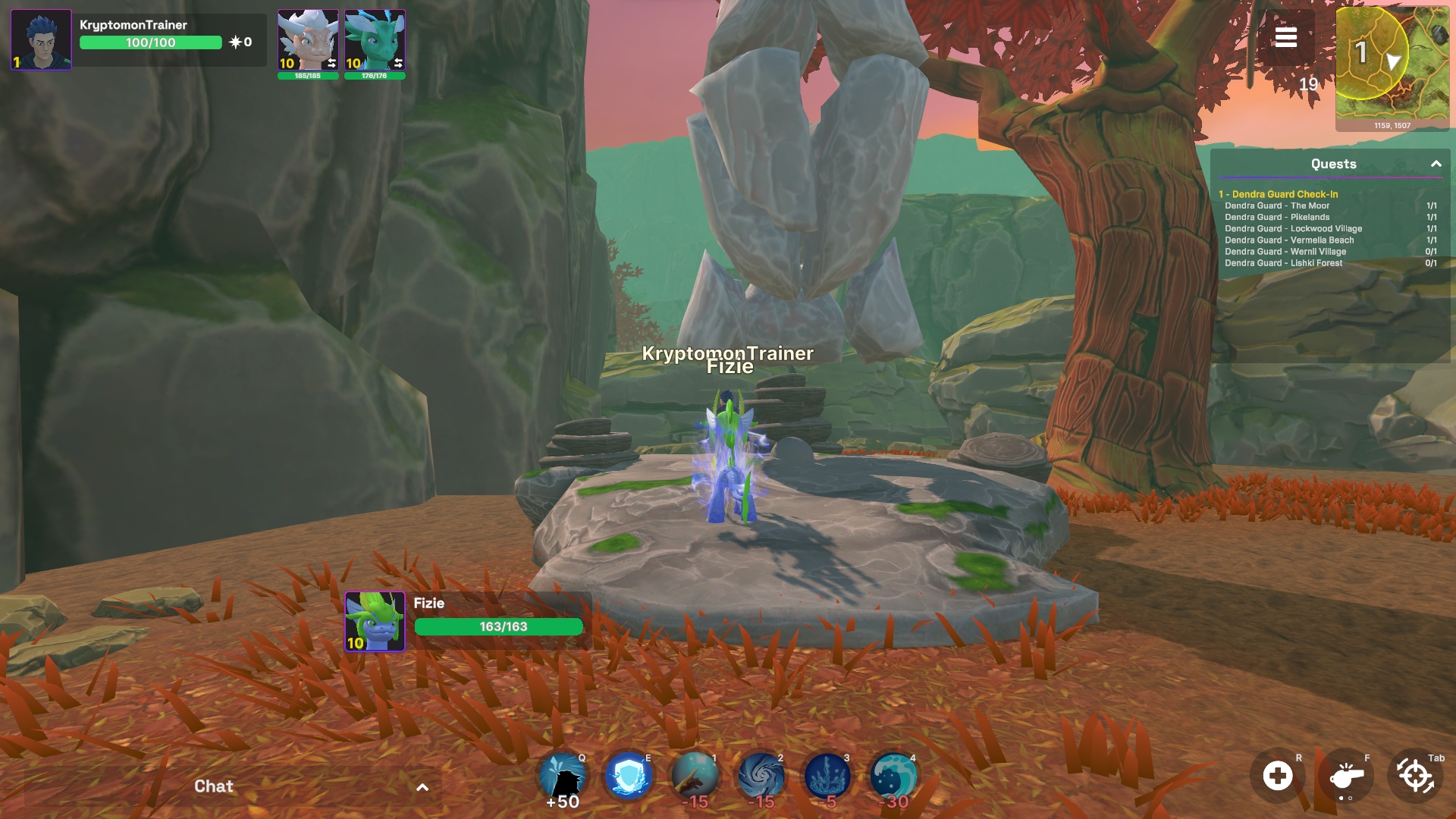Click the whistle call button

tap(1346, 776)
